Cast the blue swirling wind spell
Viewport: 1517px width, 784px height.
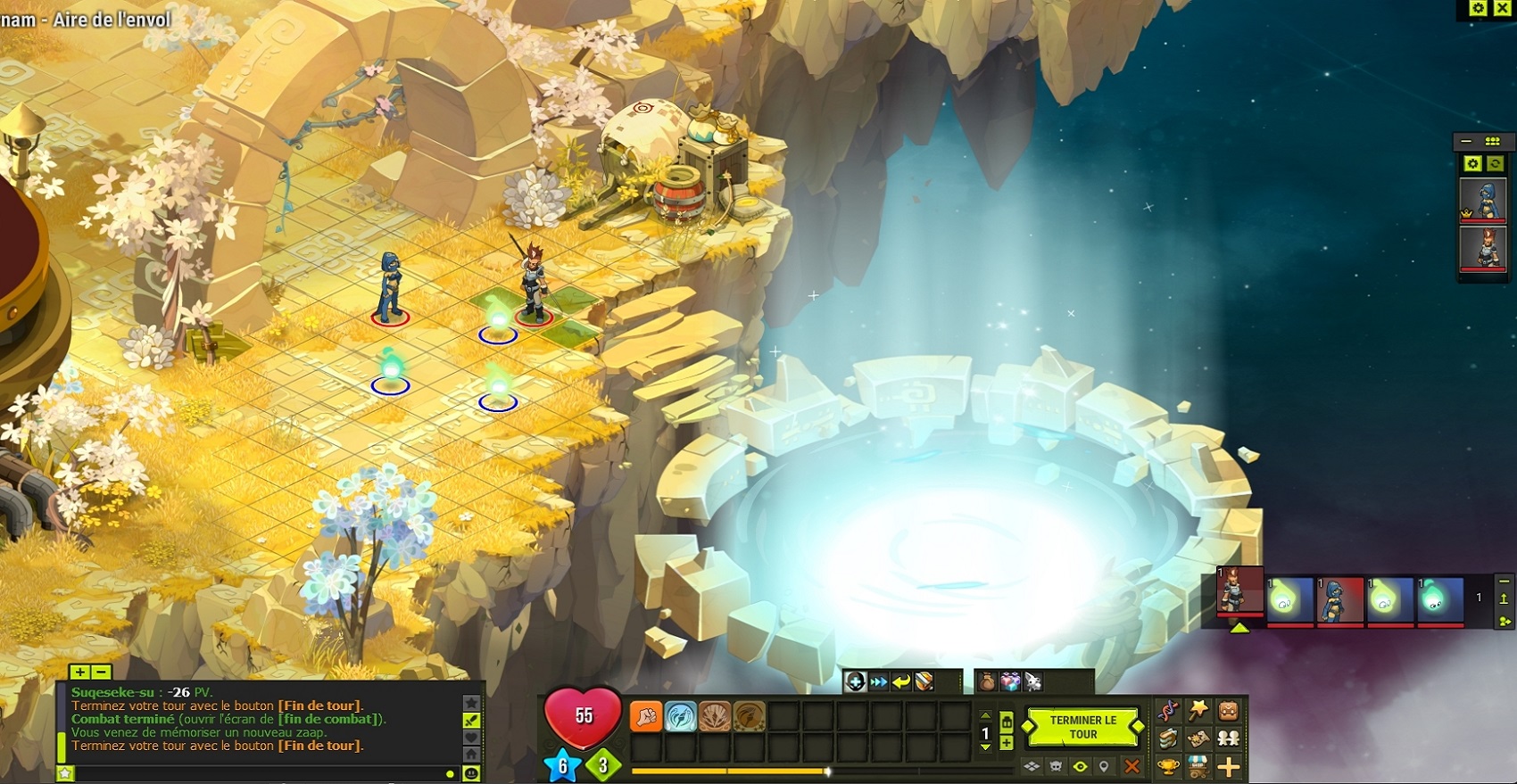tap(680, 716)
